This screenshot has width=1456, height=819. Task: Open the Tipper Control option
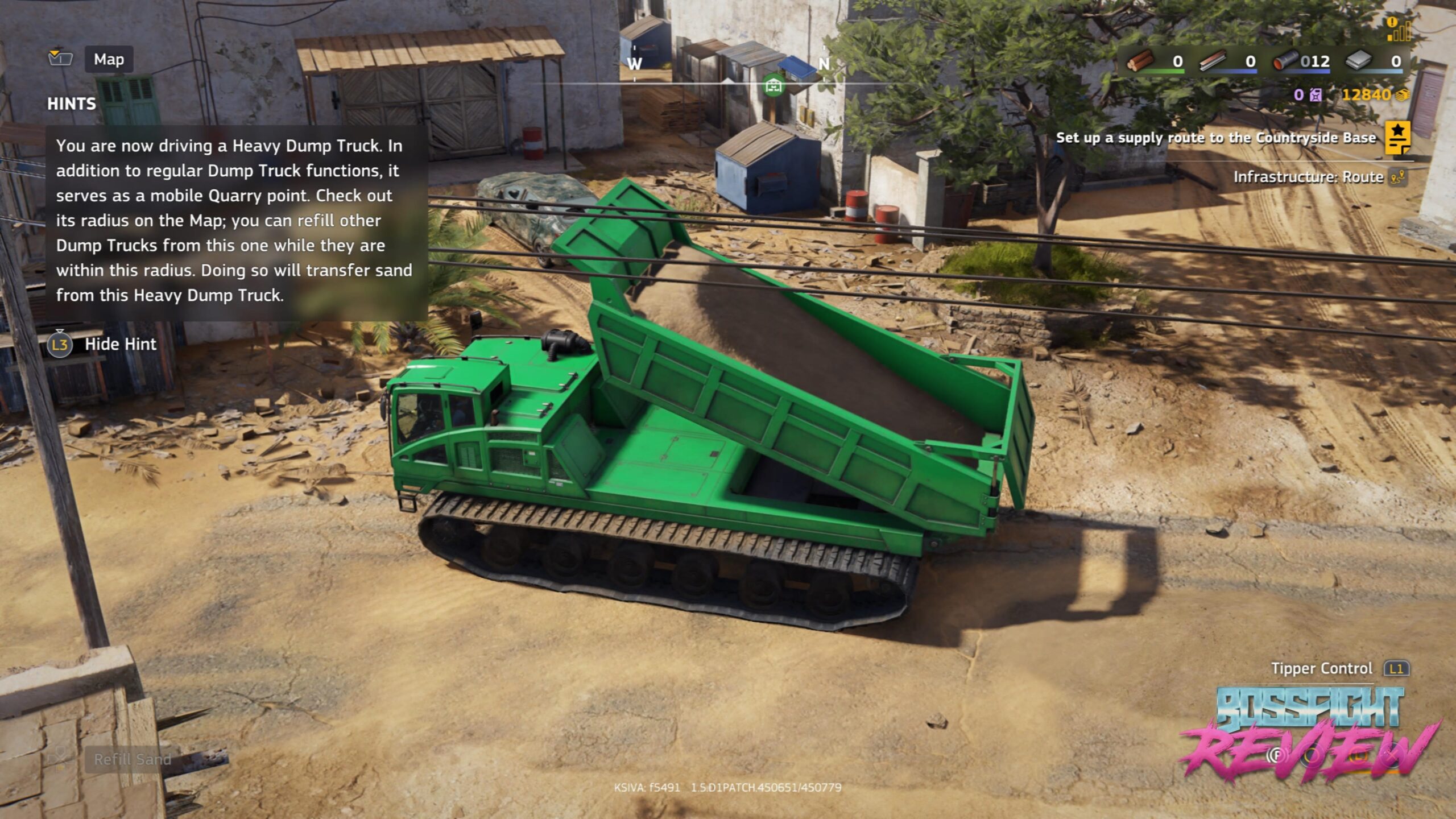(x=1322, y=669)
